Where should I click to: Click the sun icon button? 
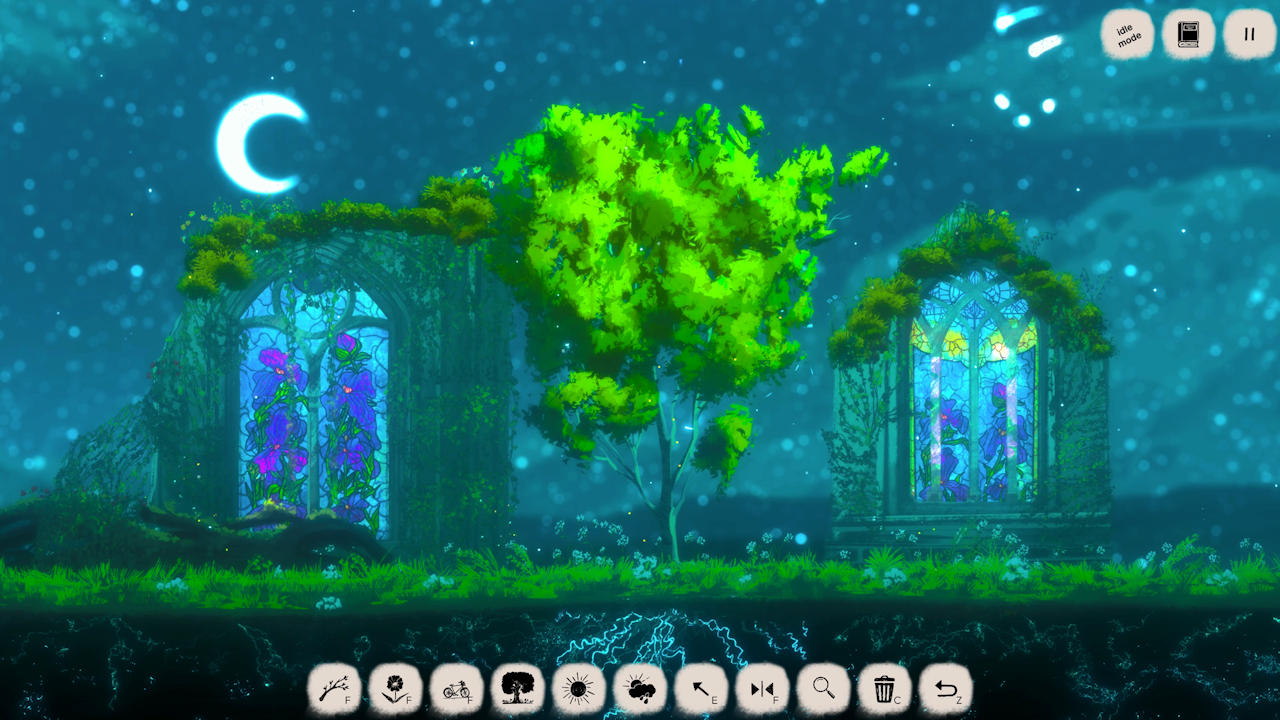[x=578, y=689]
